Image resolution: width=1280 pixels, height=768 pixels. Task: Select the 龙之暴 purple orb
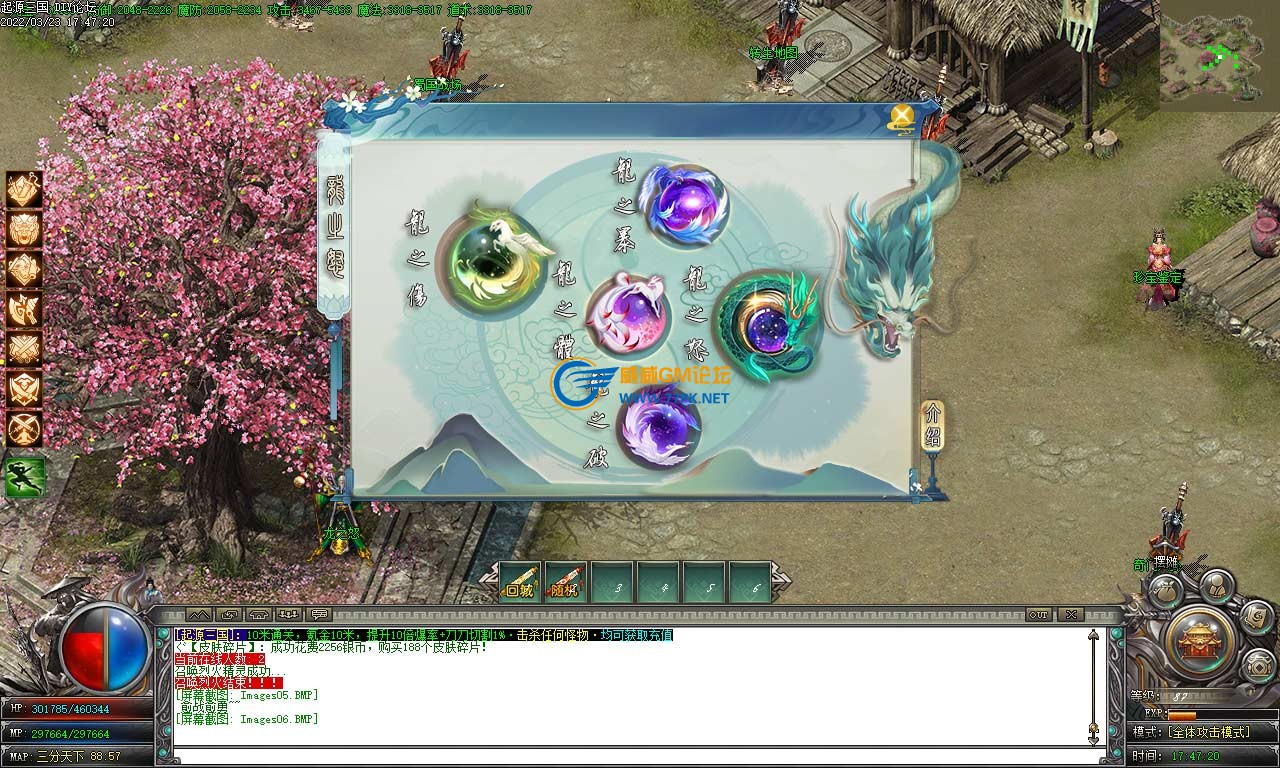coord(683,204)
